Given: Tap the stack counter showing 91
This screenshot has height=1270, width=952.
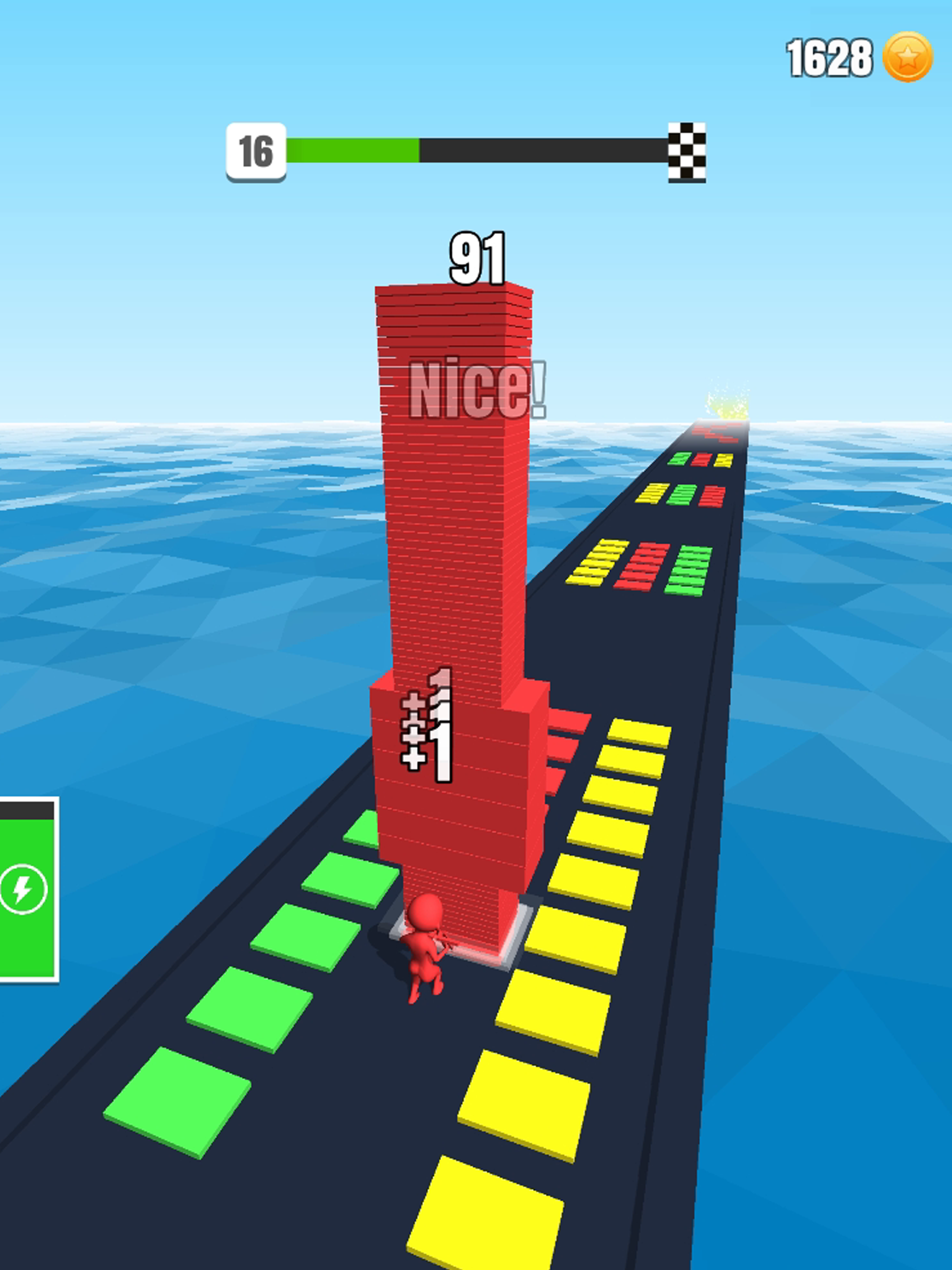Looking at the screenshot, I should point(478,259).
